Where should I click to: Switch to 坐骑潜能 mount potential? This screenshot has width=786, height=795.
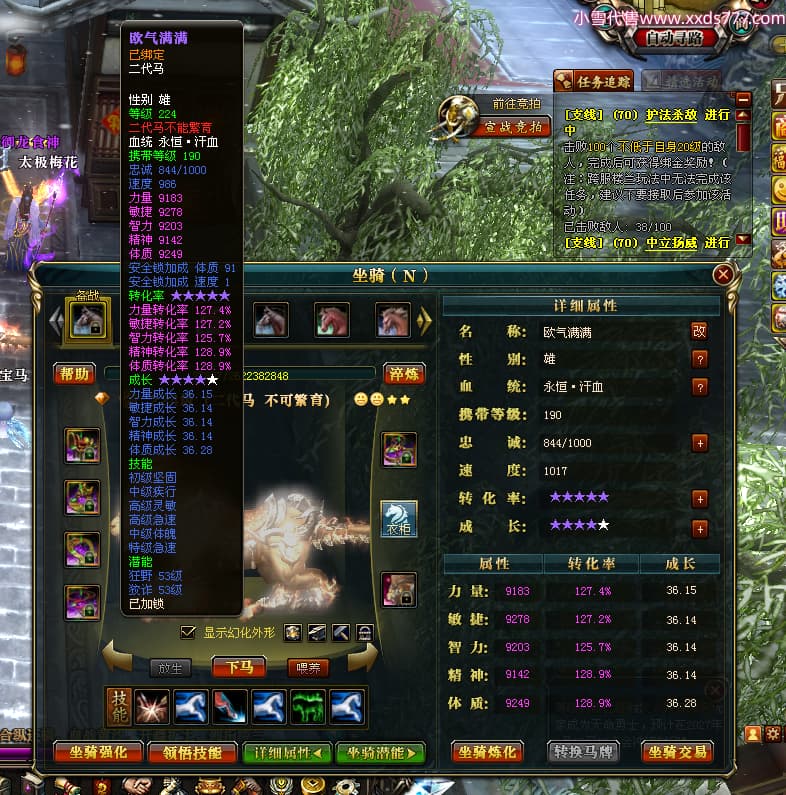[x=380, y=752]
